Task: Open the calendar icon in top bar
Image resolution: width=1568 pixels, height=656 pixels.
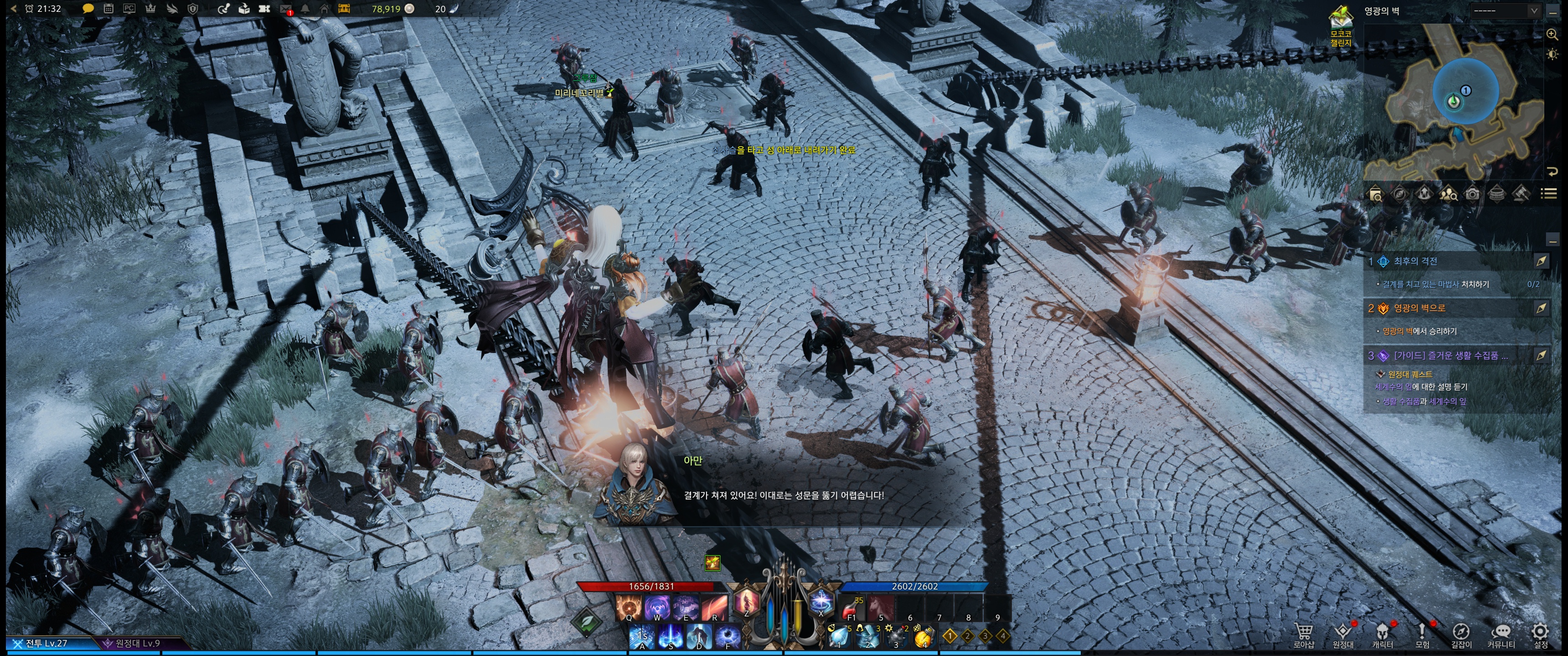Action: 108,9
